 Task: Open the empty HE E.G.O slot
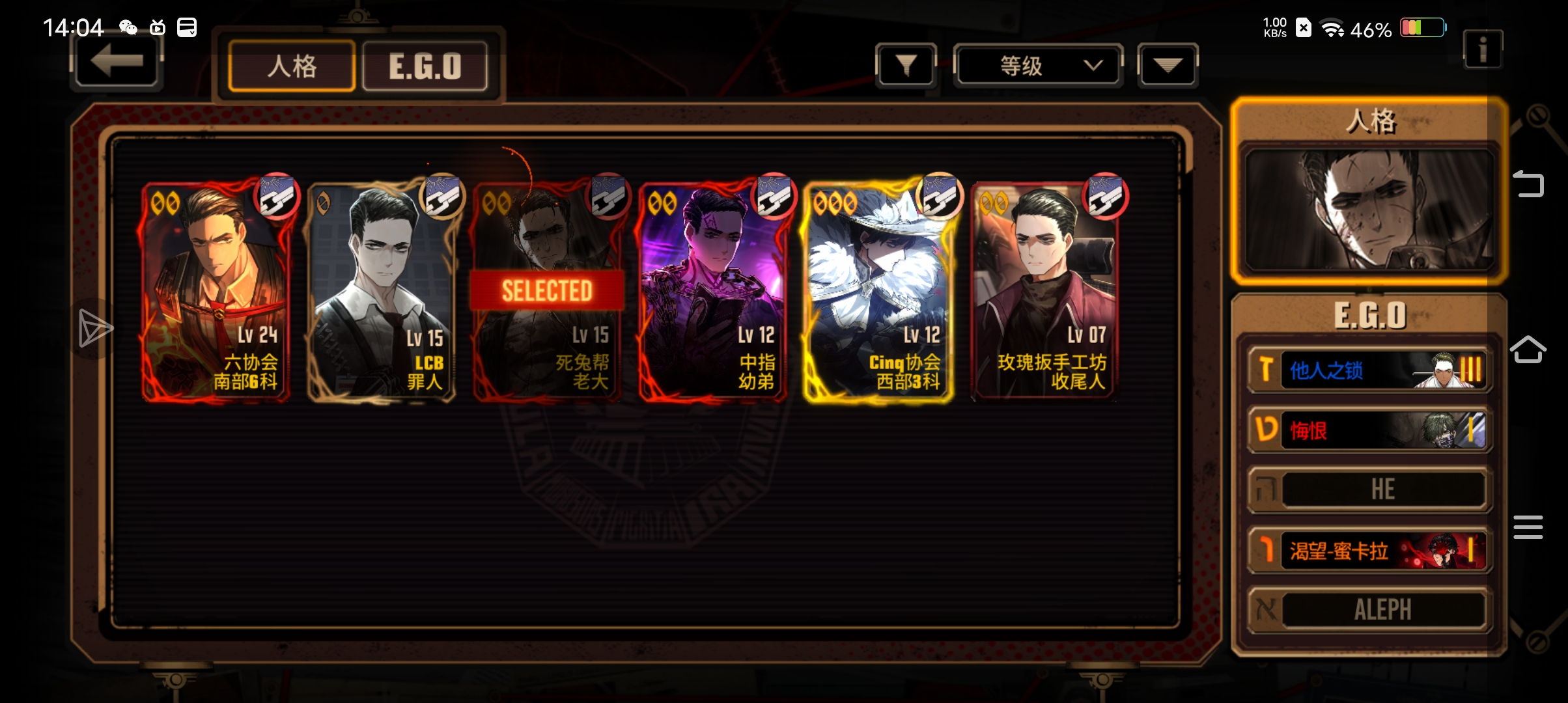[1370, 490]
